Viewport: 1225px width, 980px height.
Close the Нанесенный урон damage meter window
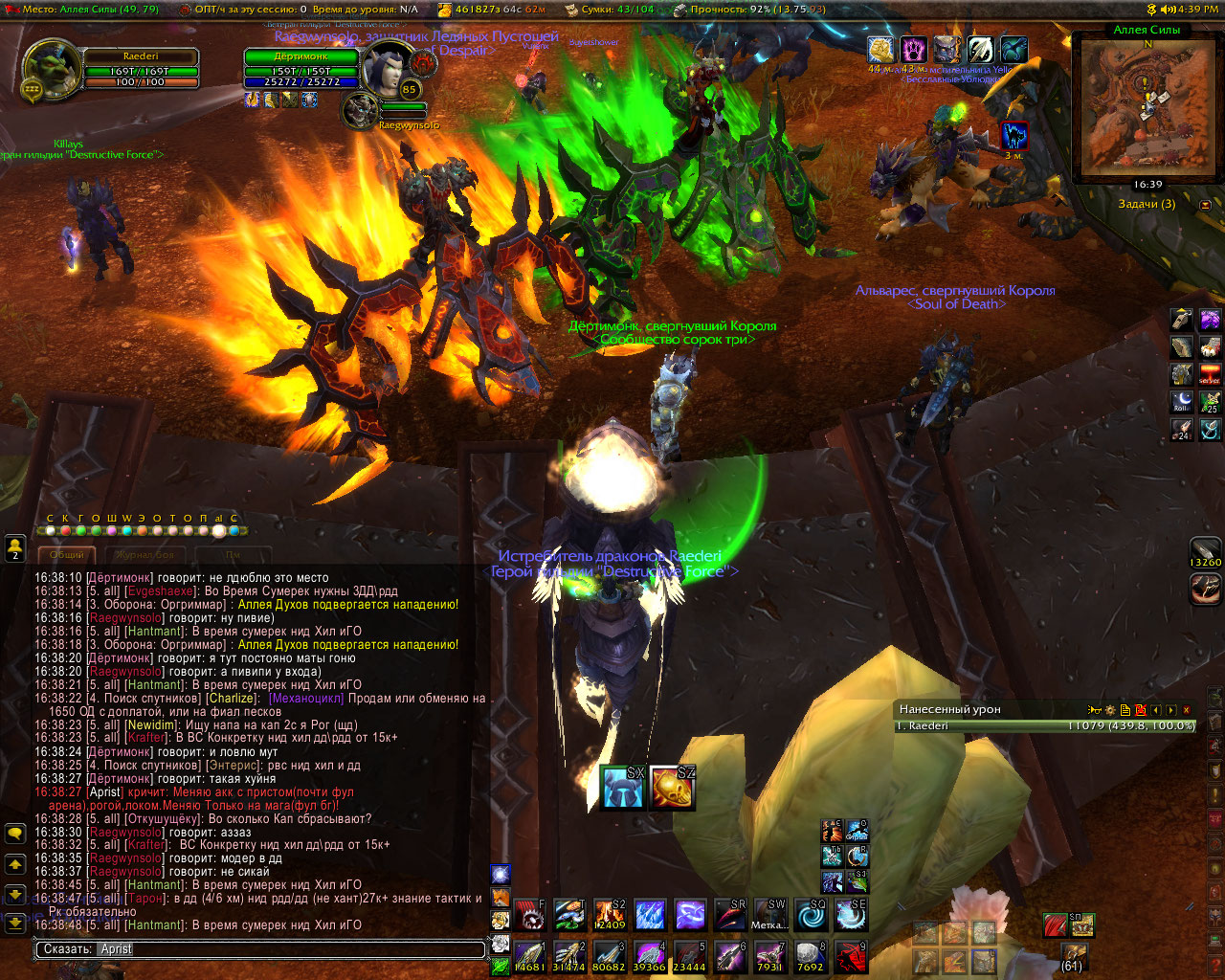[1187, 710]
